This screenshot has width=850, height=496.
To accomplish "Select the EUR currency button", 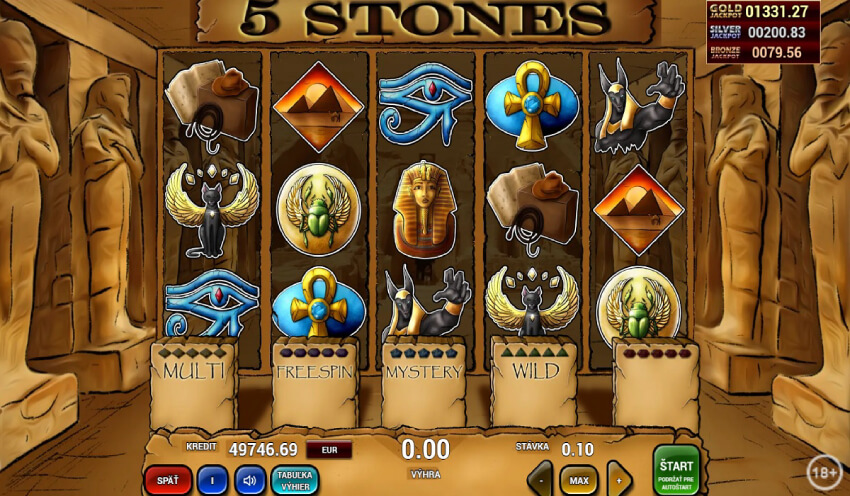I will point(328,450).
